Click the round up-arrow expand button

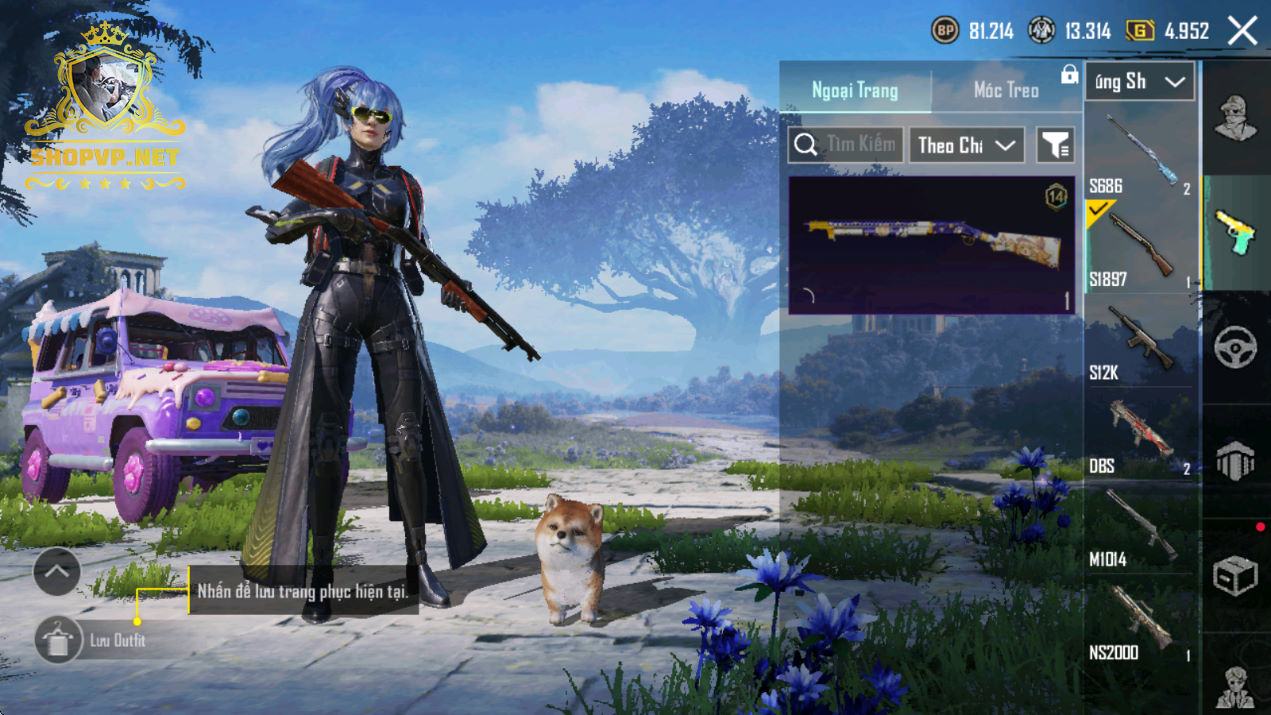click(57, 572)
